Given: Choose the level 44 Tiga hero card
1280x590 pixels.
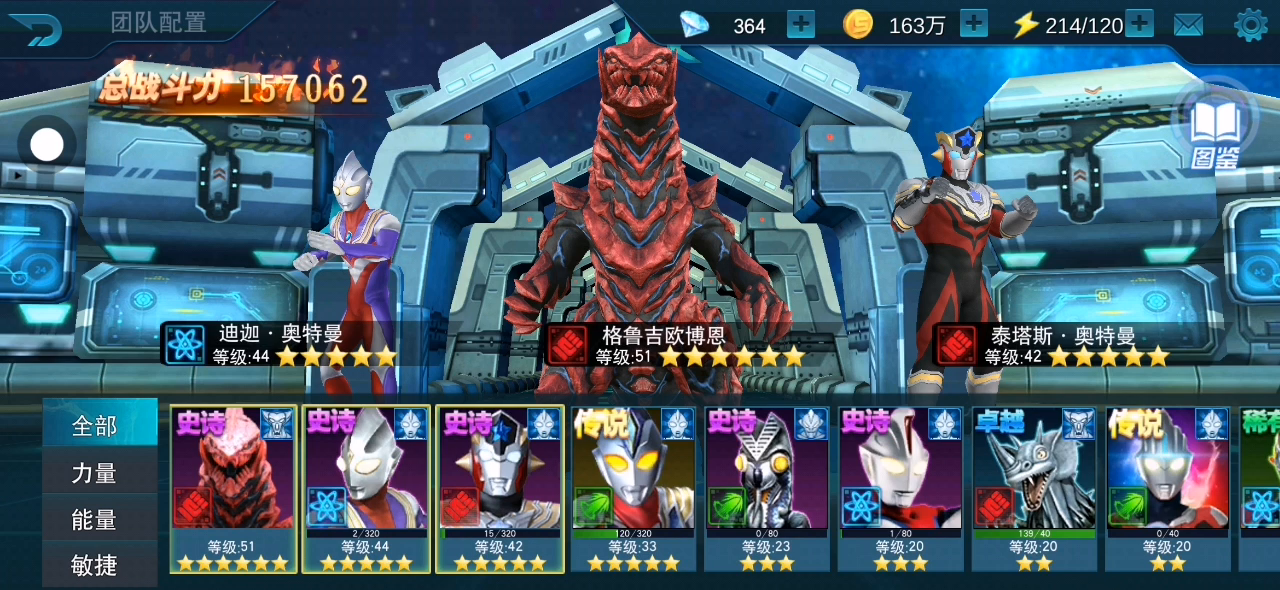Looking at the screenshot, I should (x=367, y=488).
